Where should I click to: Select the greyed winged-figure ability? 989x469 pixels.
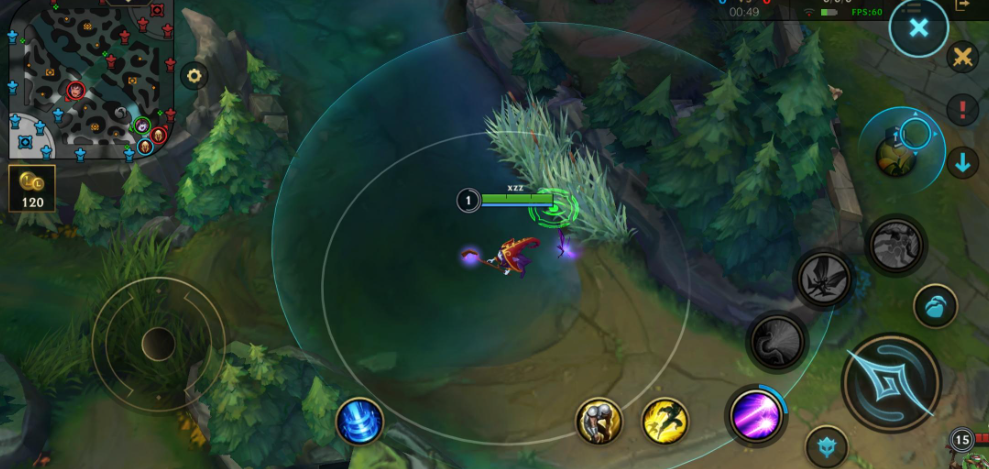tap(824, 279)
